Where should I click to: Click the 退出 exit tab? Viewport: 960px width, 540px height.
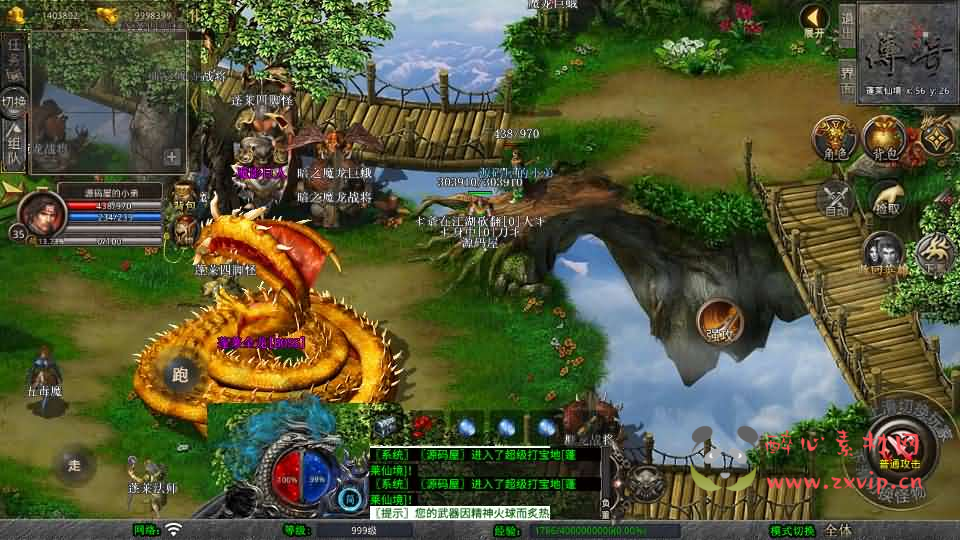click(847, 22)
